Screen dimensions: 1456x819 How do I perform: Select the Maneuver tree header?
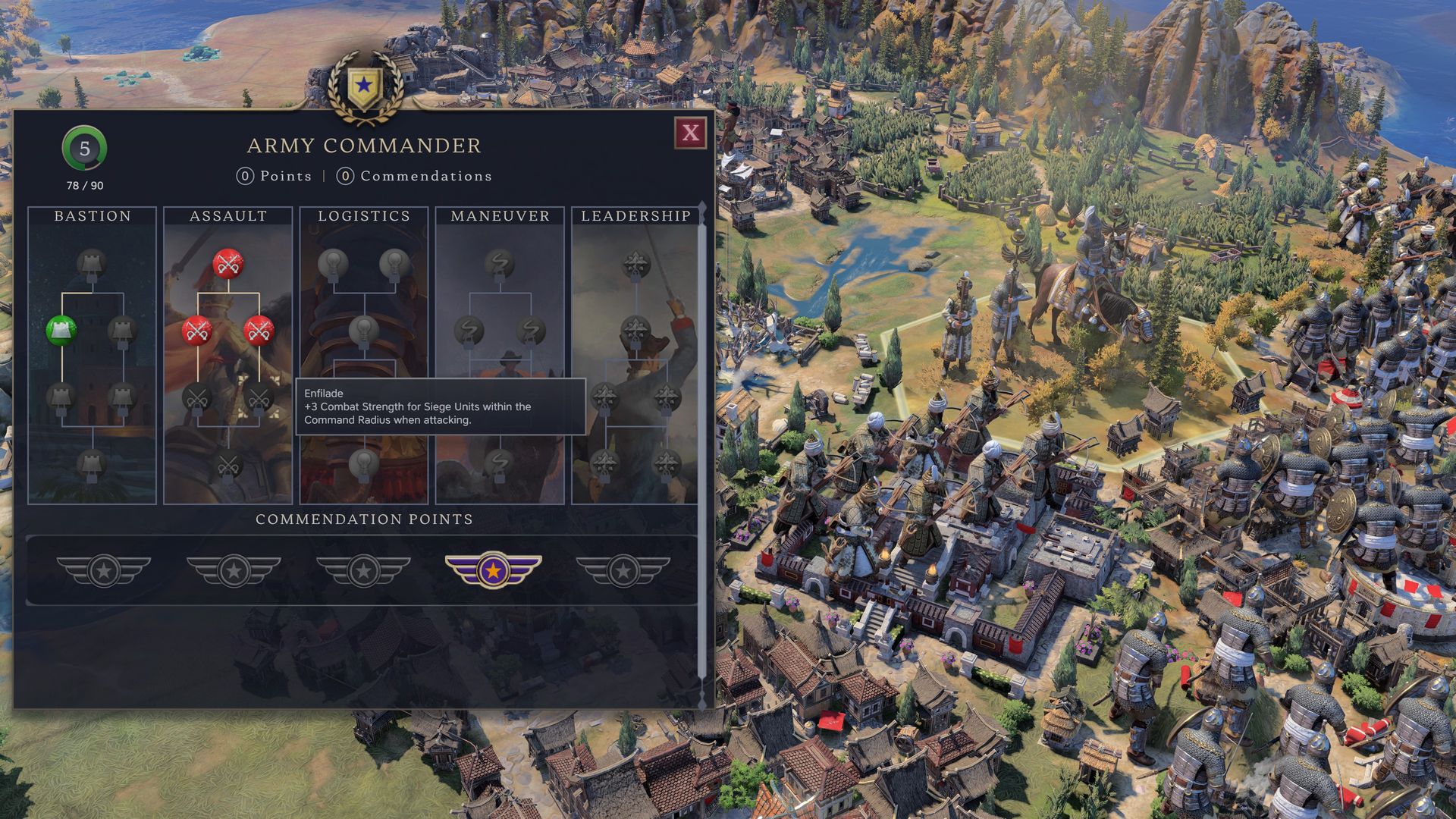click(x=500, y=216)
